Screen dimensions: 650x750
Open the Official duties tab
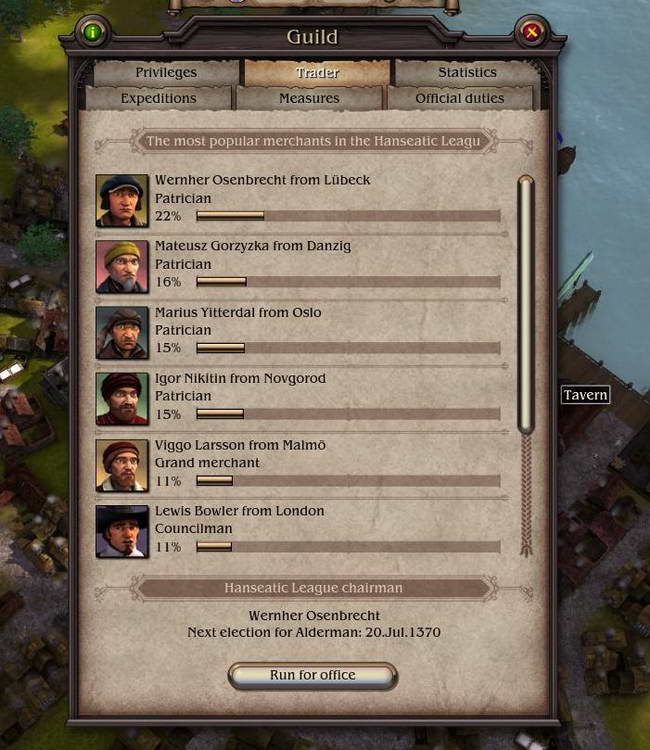pos(459,98)
